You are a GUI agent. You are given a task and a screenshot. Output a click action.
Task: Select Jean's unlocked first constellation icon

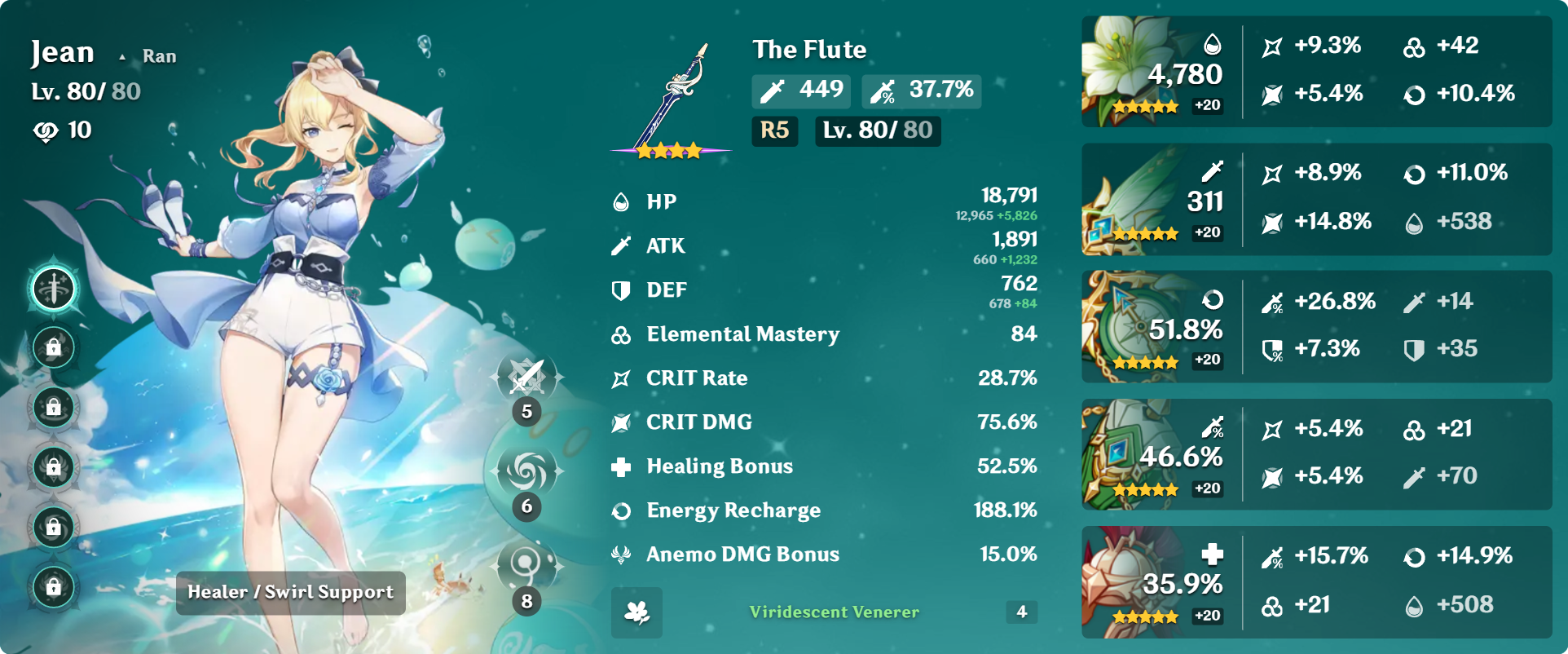point(54,289)
